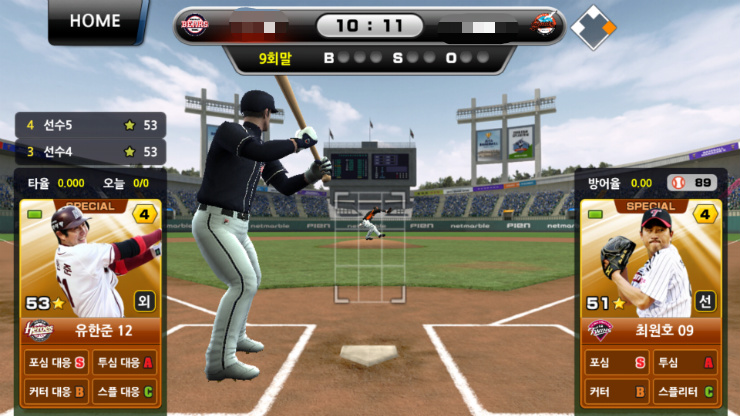Open batter 유한준 12 player card
Viewport: 740px width, 416px height.
[x=91, y=265]
